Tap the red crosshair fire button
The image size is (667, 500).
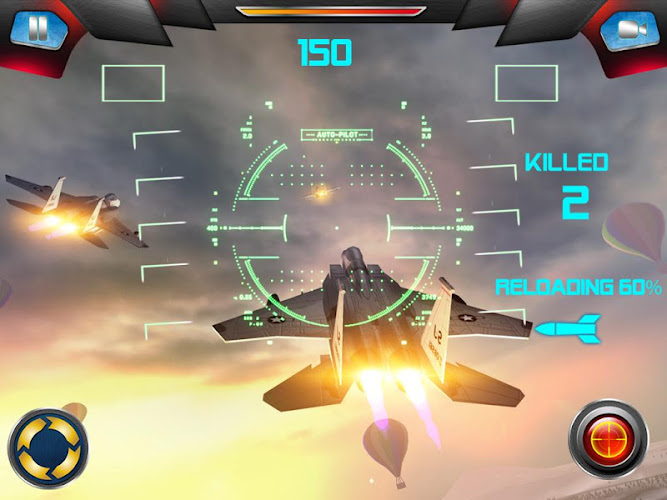(x=609, y=441)
